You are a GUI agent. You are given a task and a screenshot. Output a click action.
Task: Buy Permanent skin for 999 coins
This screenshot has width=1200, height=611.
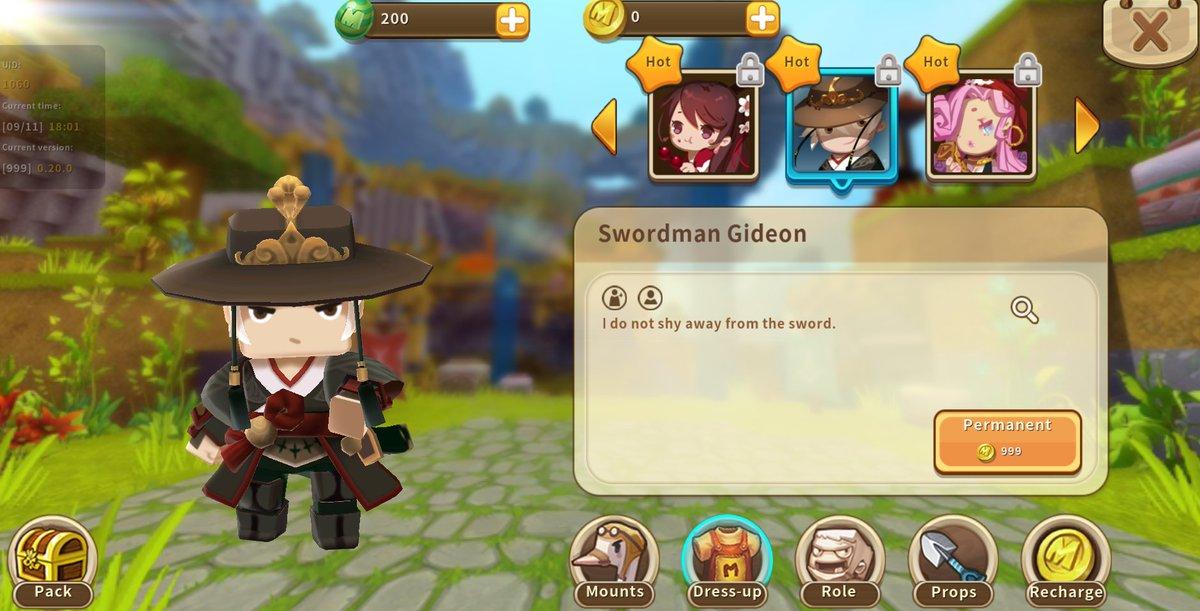pyautogui.click(x=1007, y=440)
